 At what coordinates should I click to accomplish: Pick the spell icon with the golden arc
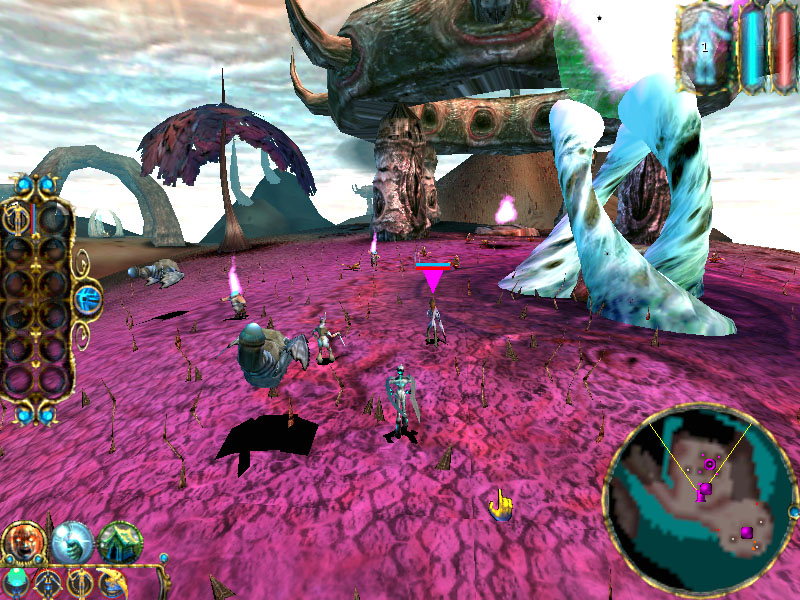(110, 583)
